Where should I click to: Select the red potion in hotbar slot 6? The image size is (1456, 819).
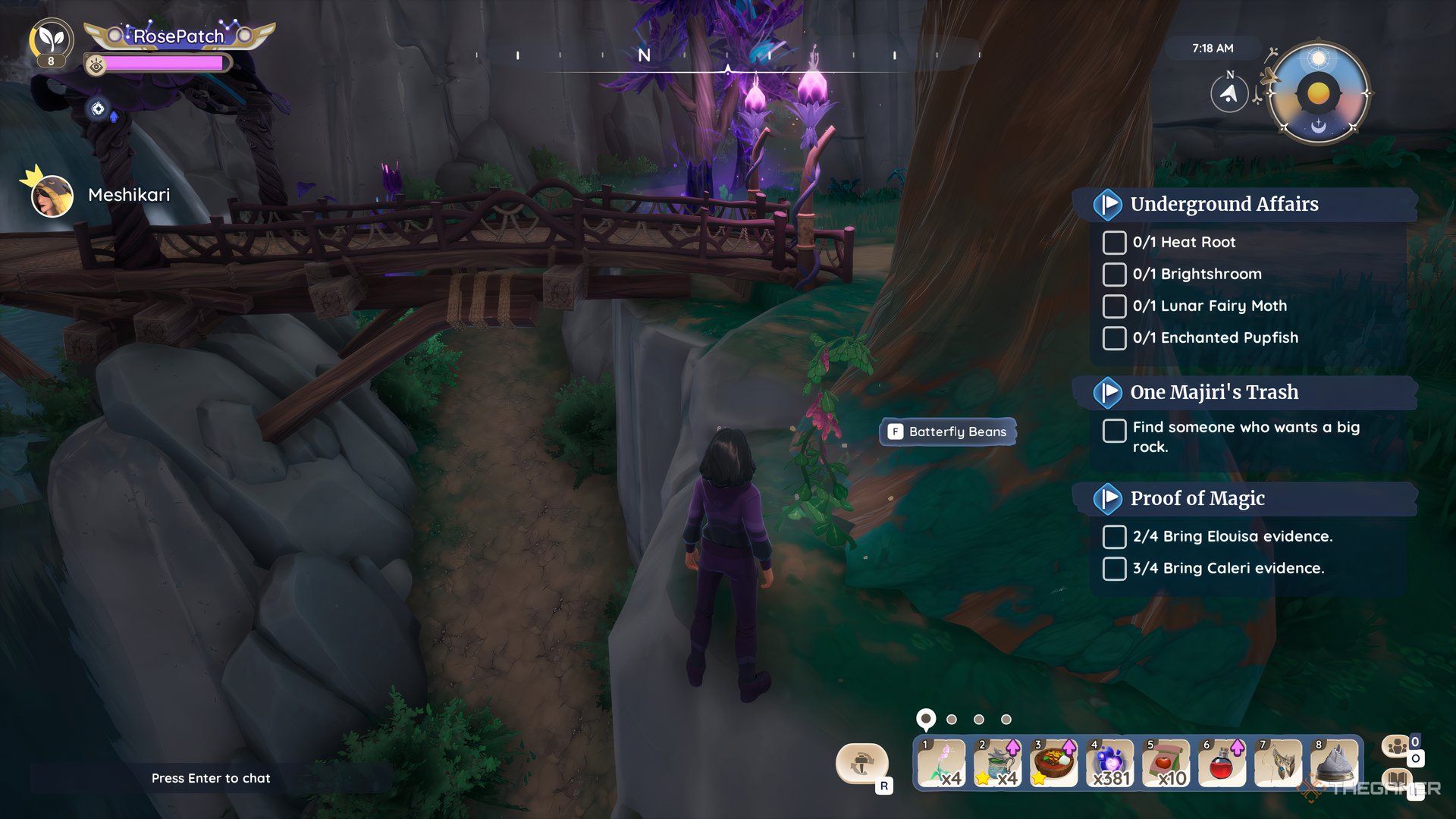point(1222,764)
